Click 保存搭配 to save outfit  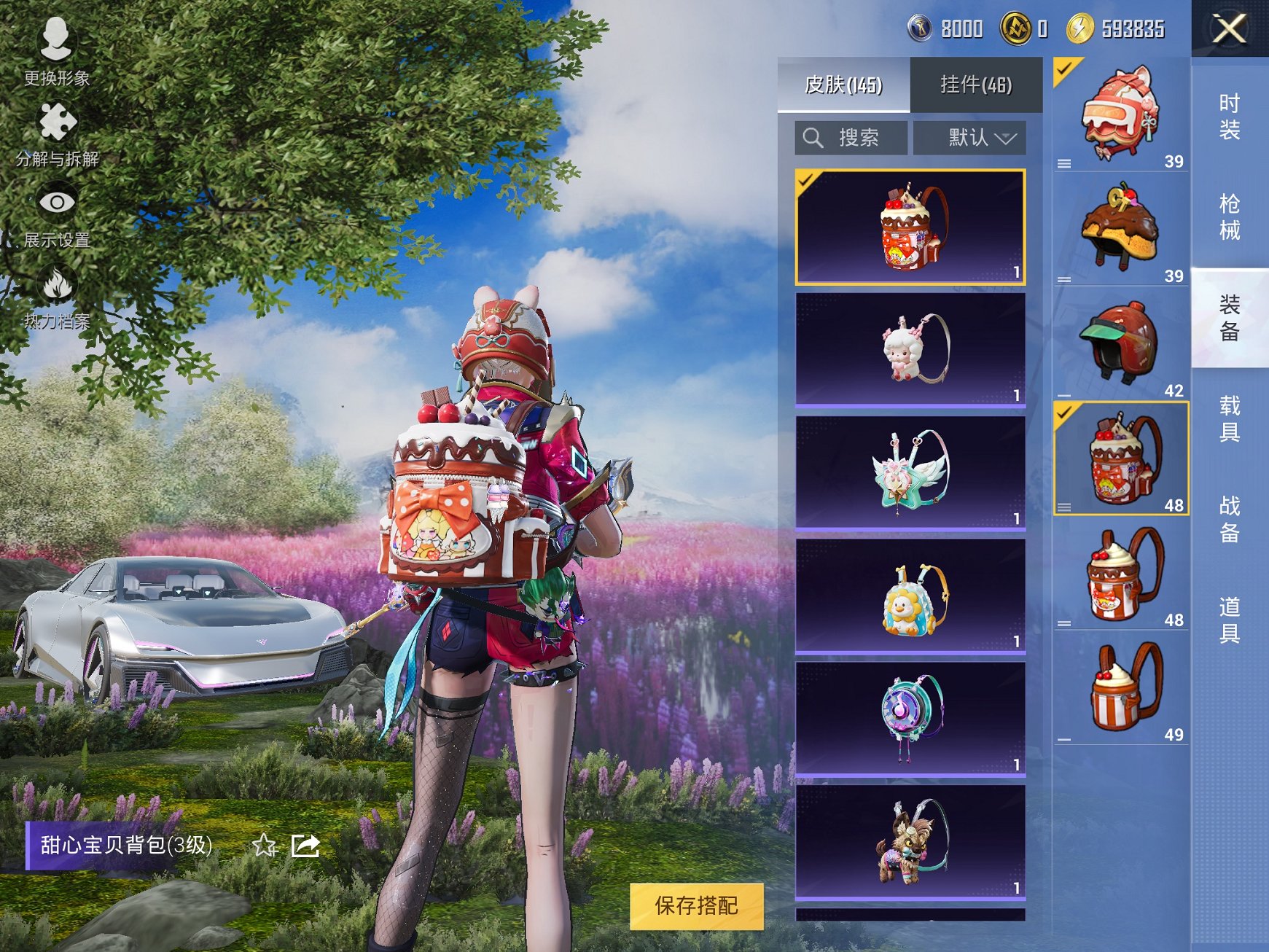(696, 906)
